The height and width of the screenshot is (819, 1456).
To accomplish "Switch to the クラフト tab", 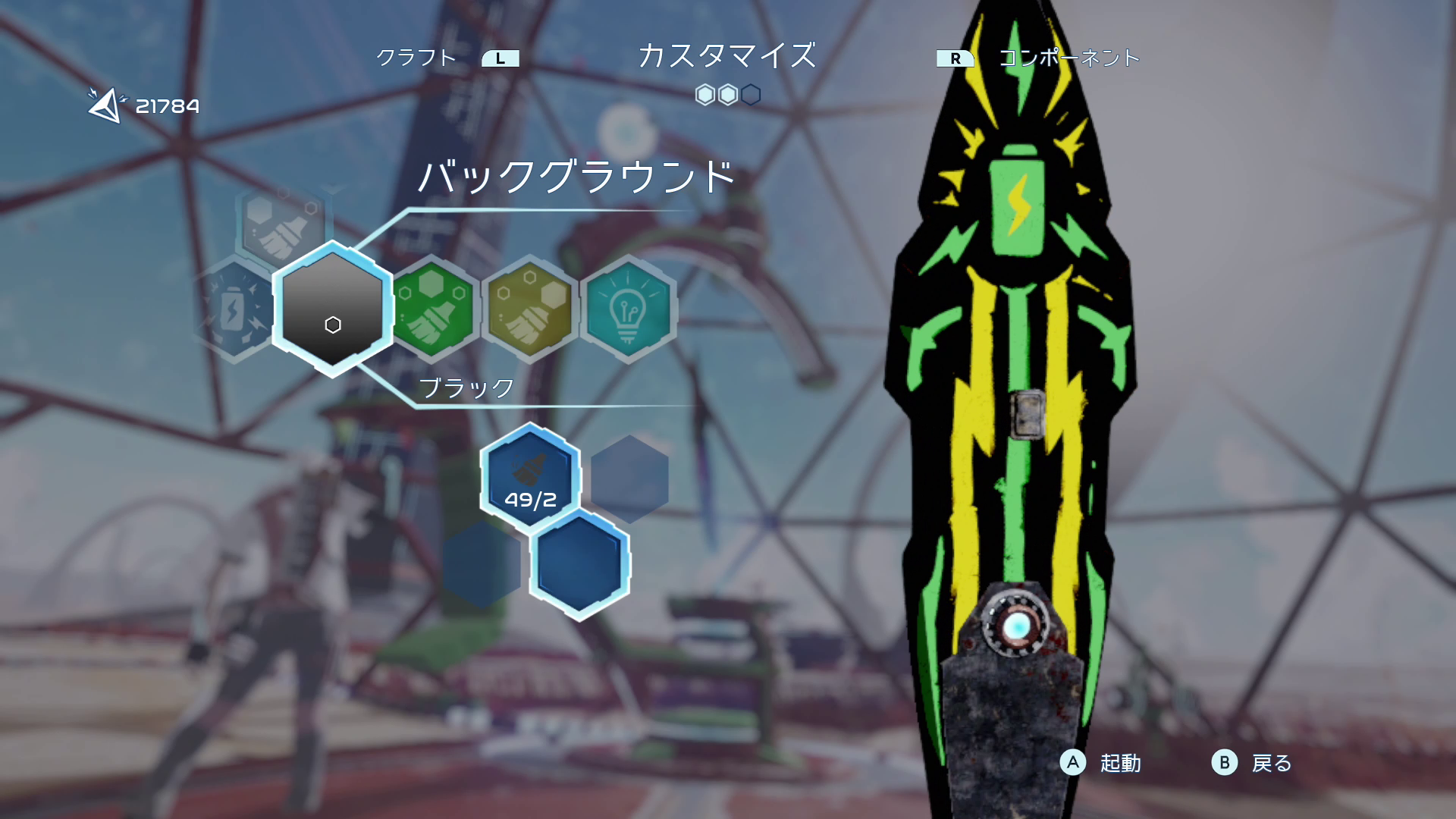I will [x=416, y=58].
